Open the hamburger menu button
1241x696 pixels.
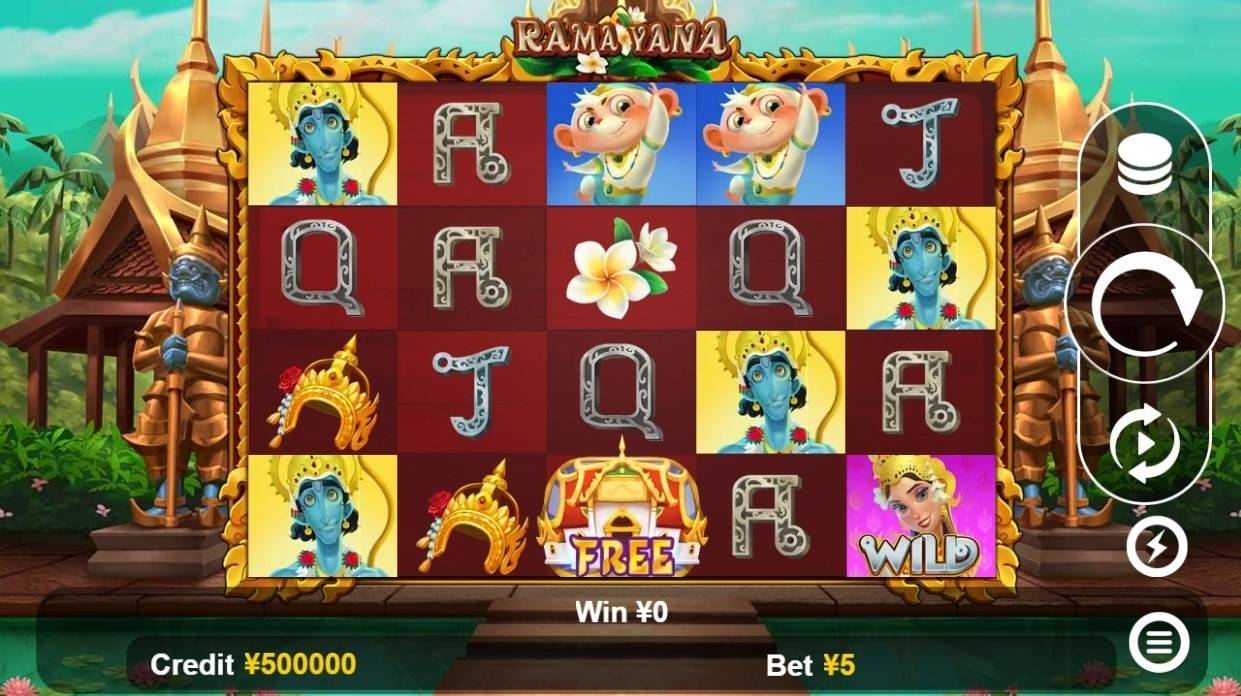tap(1158, 642)
